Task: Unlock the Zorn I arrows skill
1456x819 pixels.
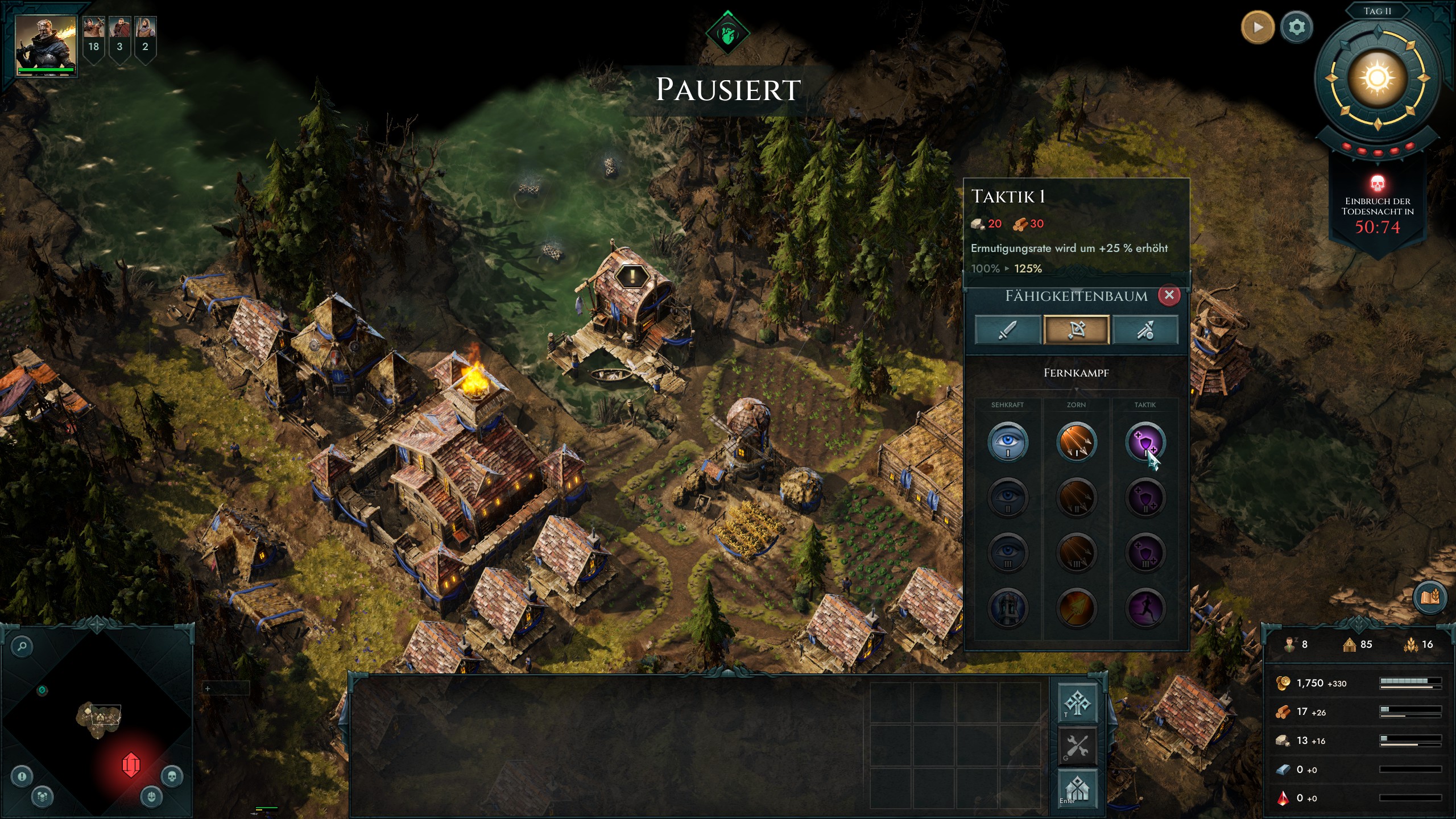Action: click(x=1076, y=442)
